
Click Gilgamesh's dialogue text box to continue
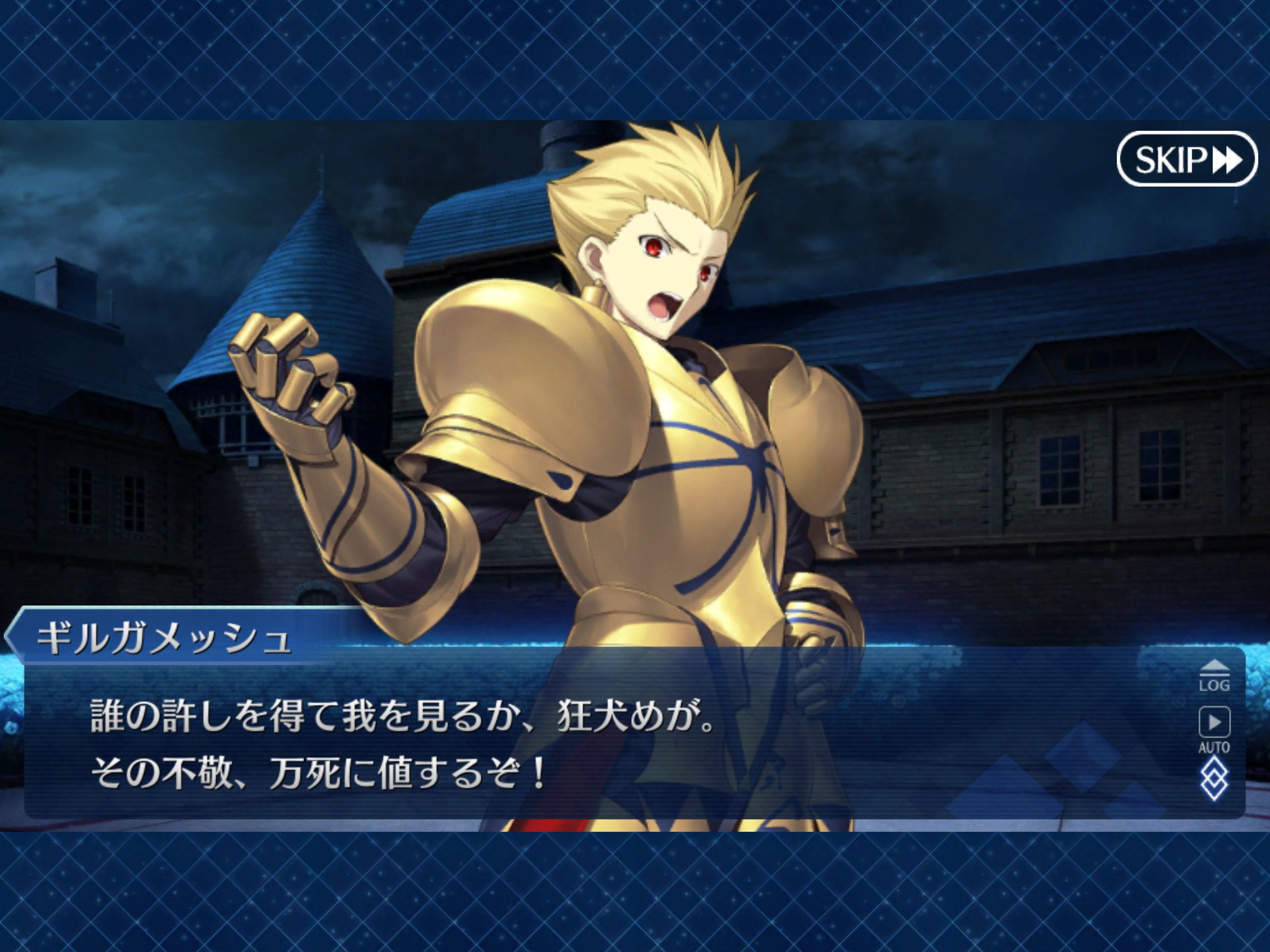[x=558, y=744]
